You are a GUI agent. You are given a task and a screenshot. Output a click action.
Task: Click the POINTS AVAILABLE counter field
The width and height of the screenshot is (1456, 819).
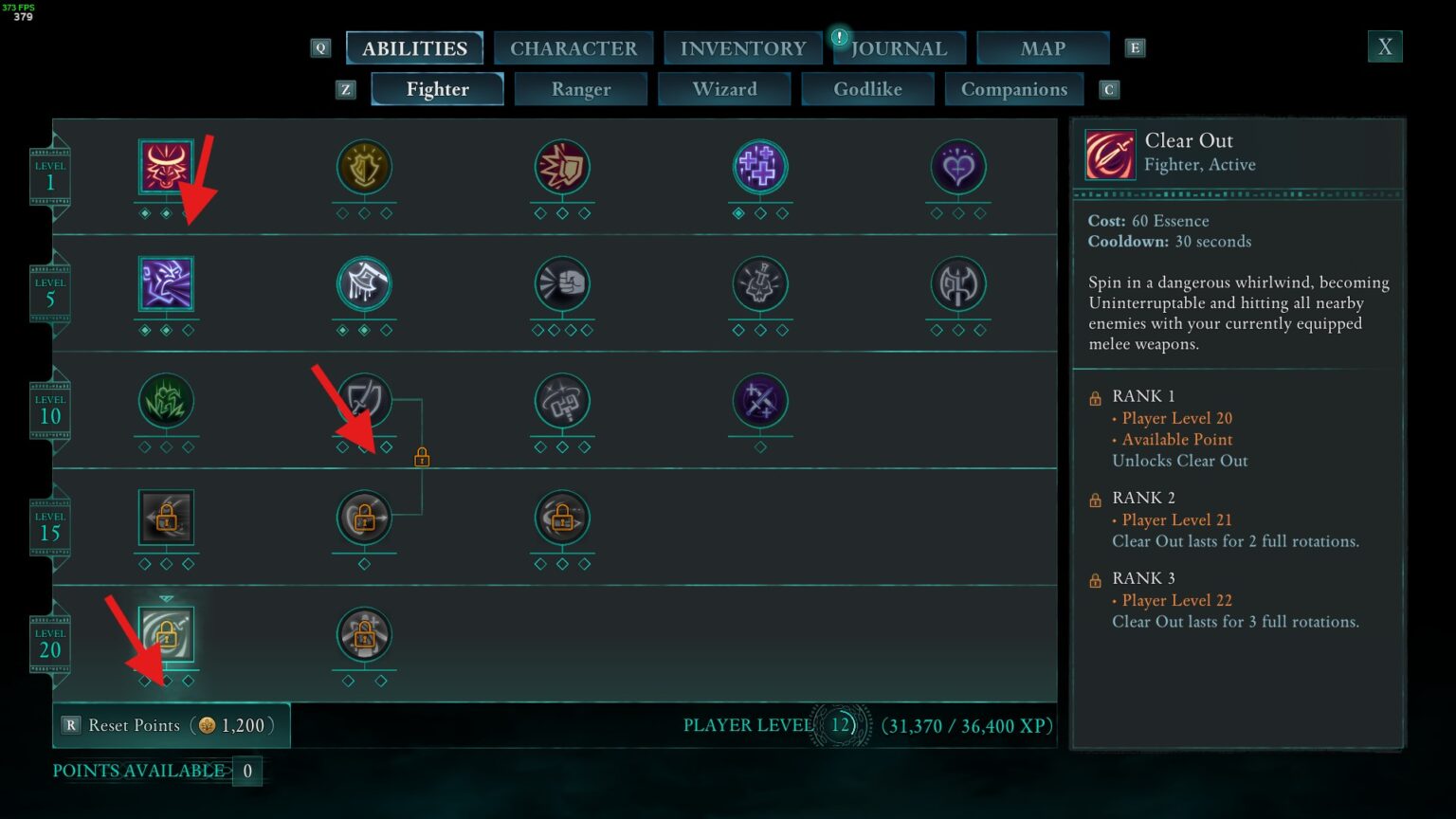[246, 771]
